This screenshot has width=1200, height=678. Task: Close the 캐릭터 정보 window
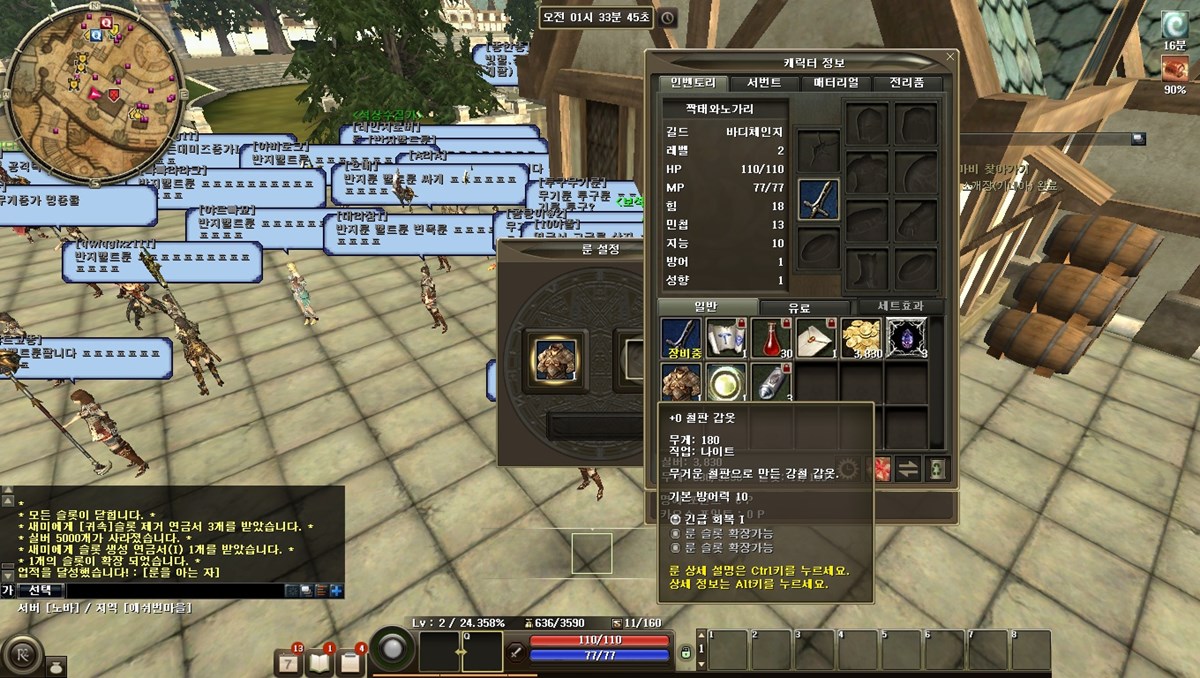[949, 58]
